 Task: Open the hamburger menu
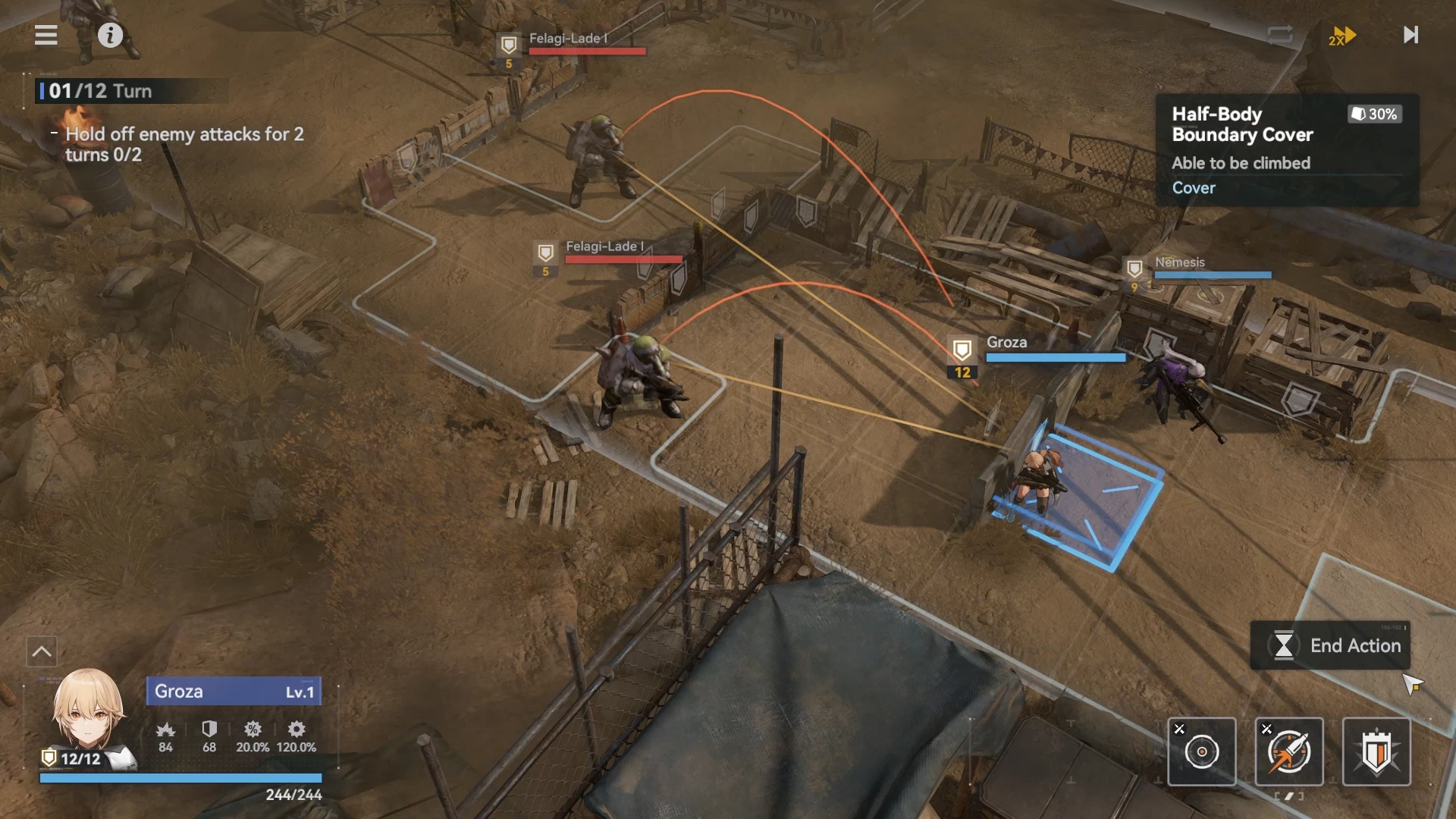[46, 35]
